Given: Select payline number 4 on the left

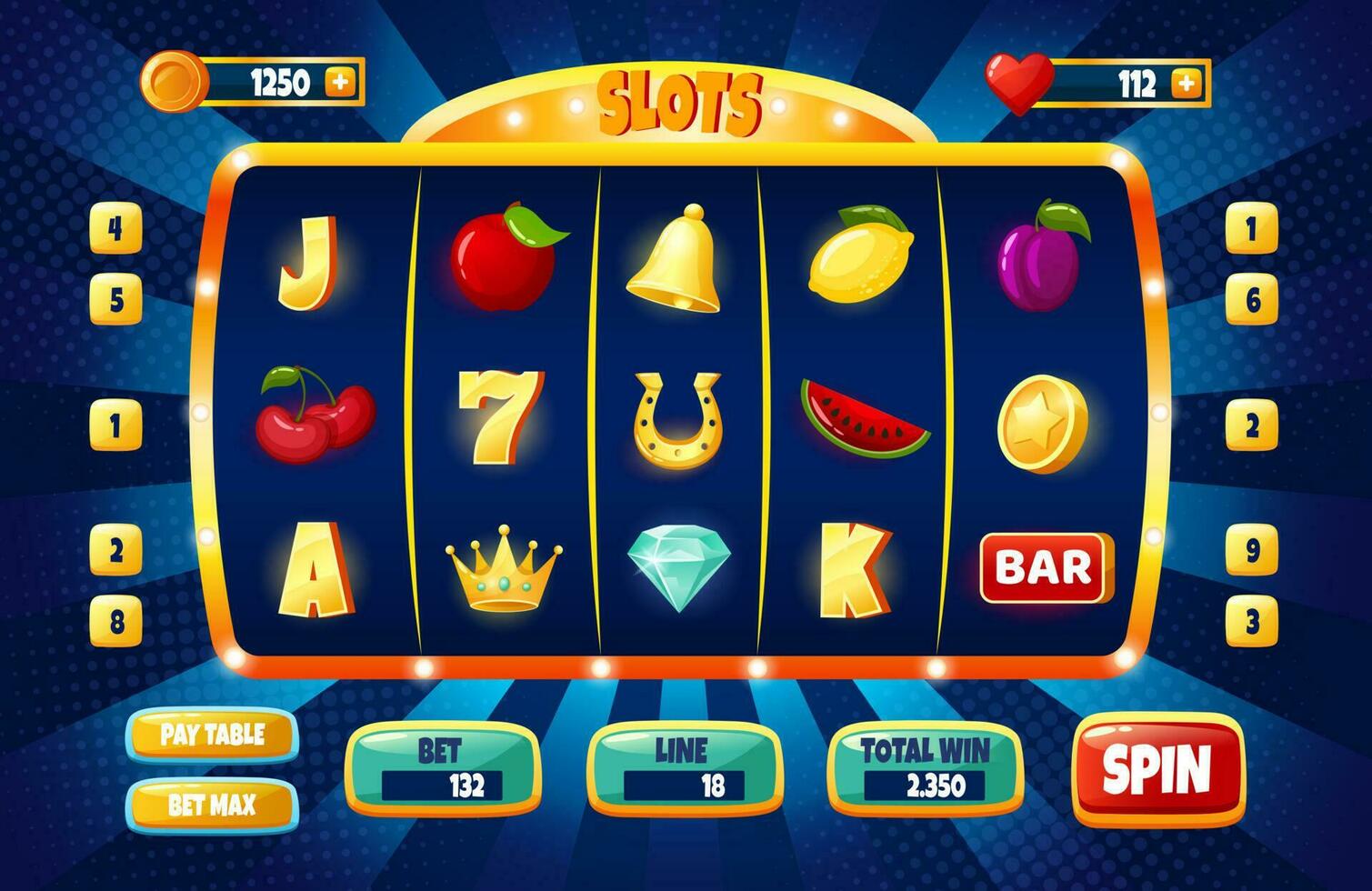Looking at the screenshot, I should (x=115, y=230).
